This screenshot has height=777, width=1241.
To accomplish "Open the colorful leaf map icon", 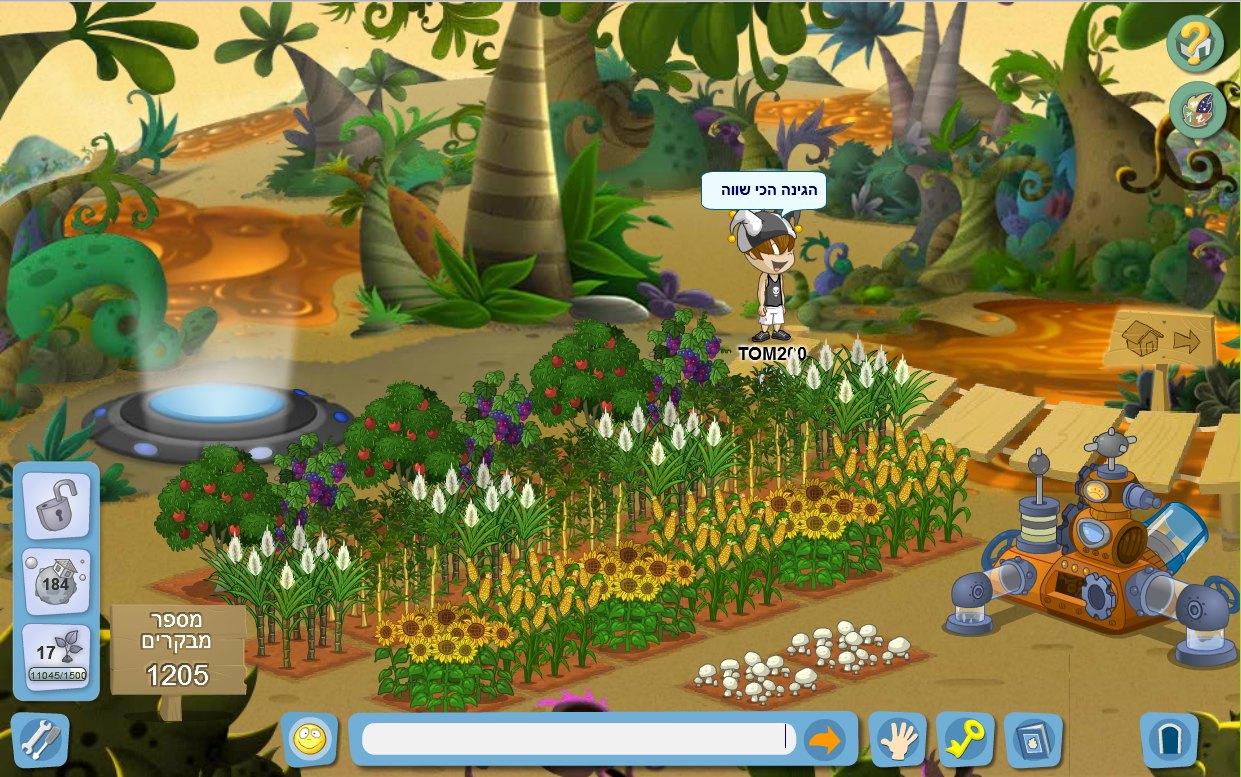I will 1197,110.
